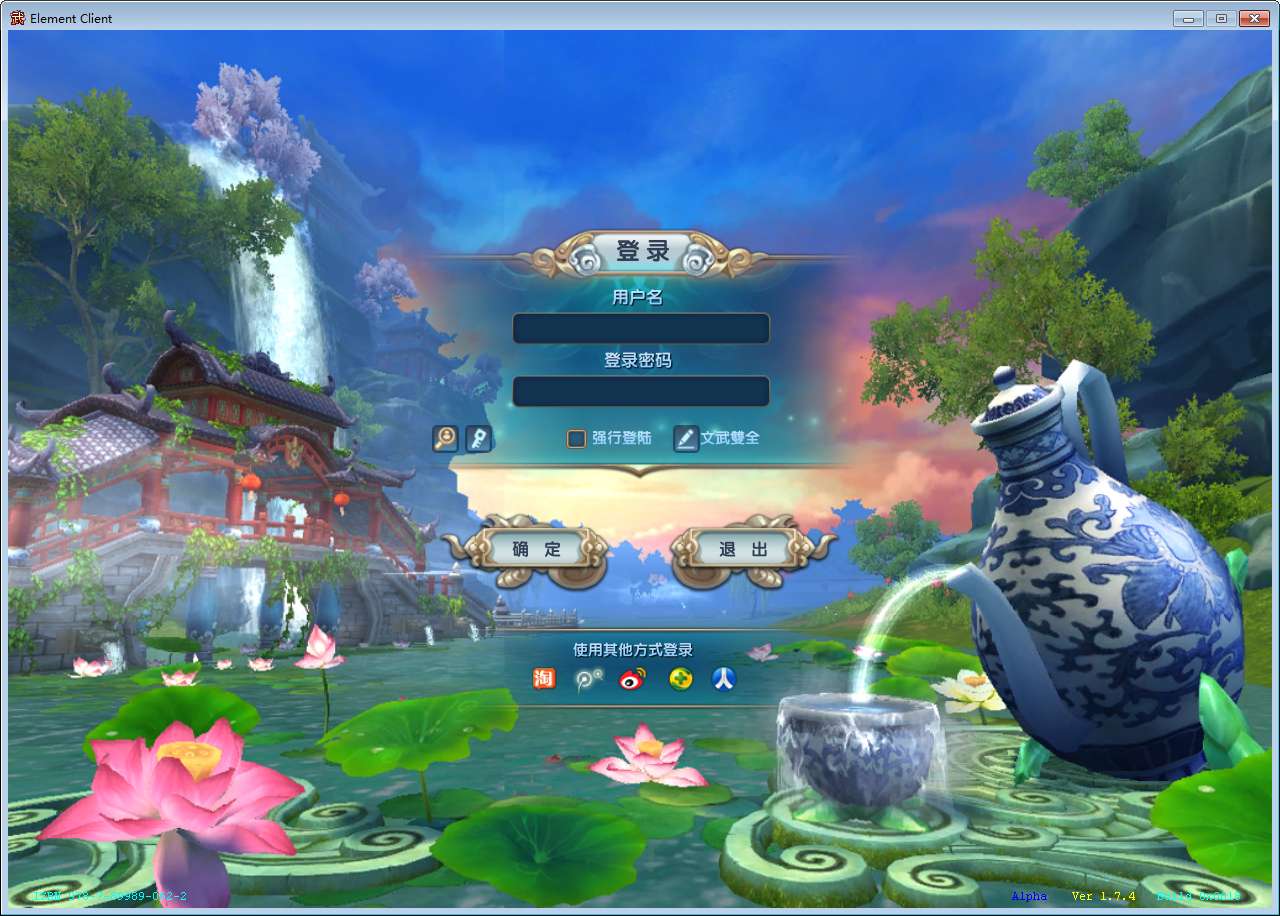Log in with the blue Renren icon
Screen dimensions: 1280x916
(722, 678)
